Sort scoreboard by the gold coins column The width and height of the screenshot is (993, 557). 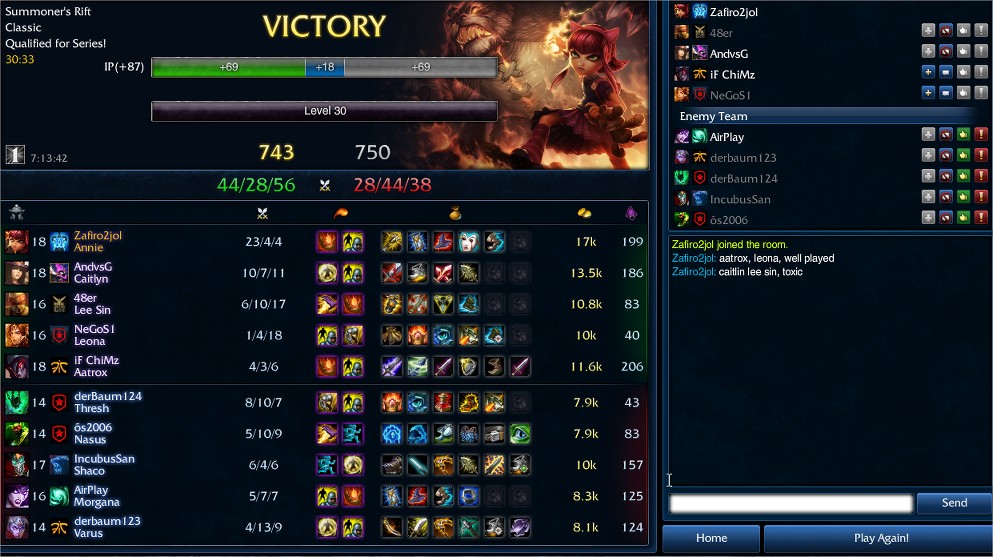click(585, 212)
